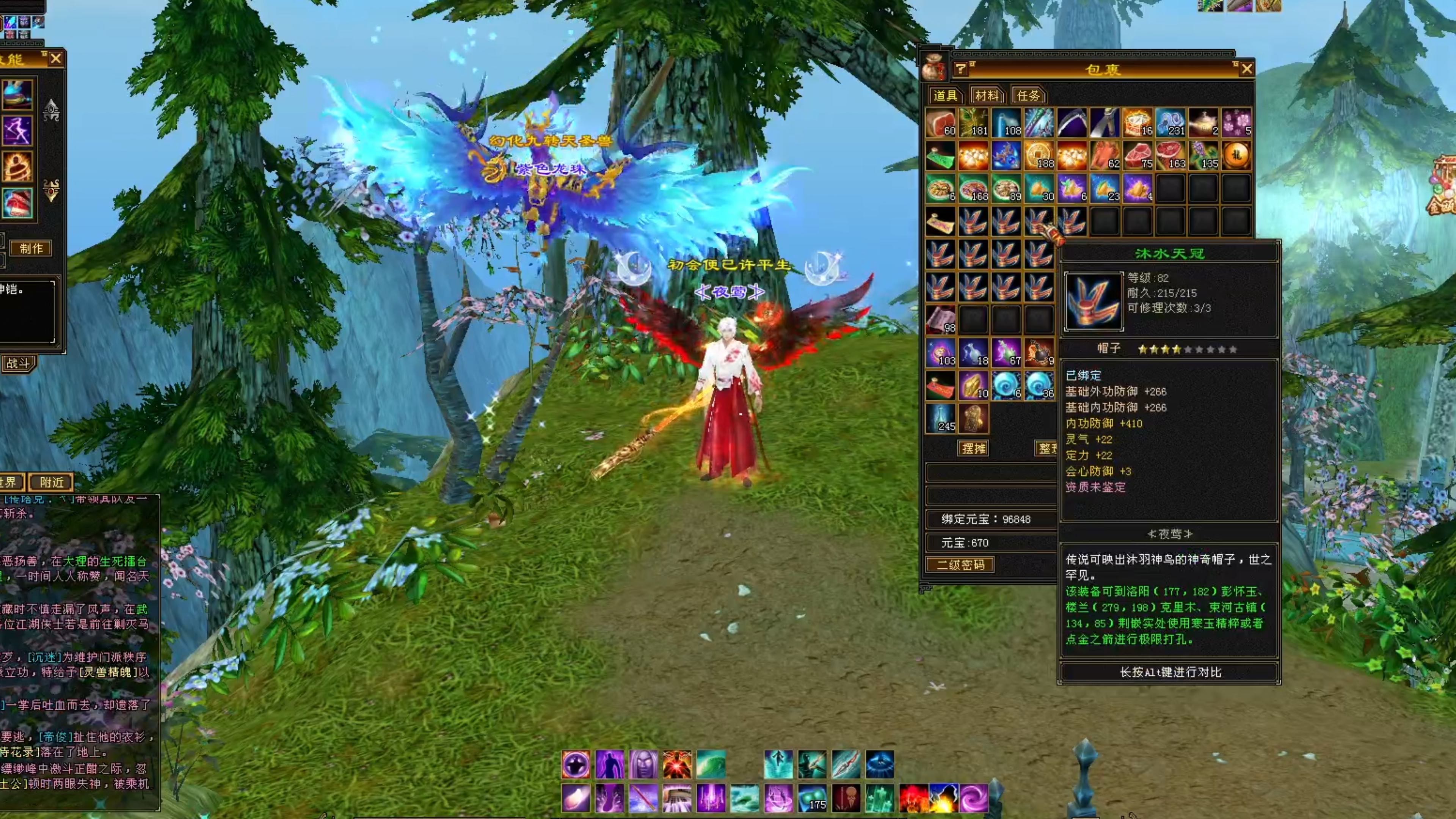Select the orange dragon orb item
This screenshot has height=819, width=1456.
click(1236, 155)
